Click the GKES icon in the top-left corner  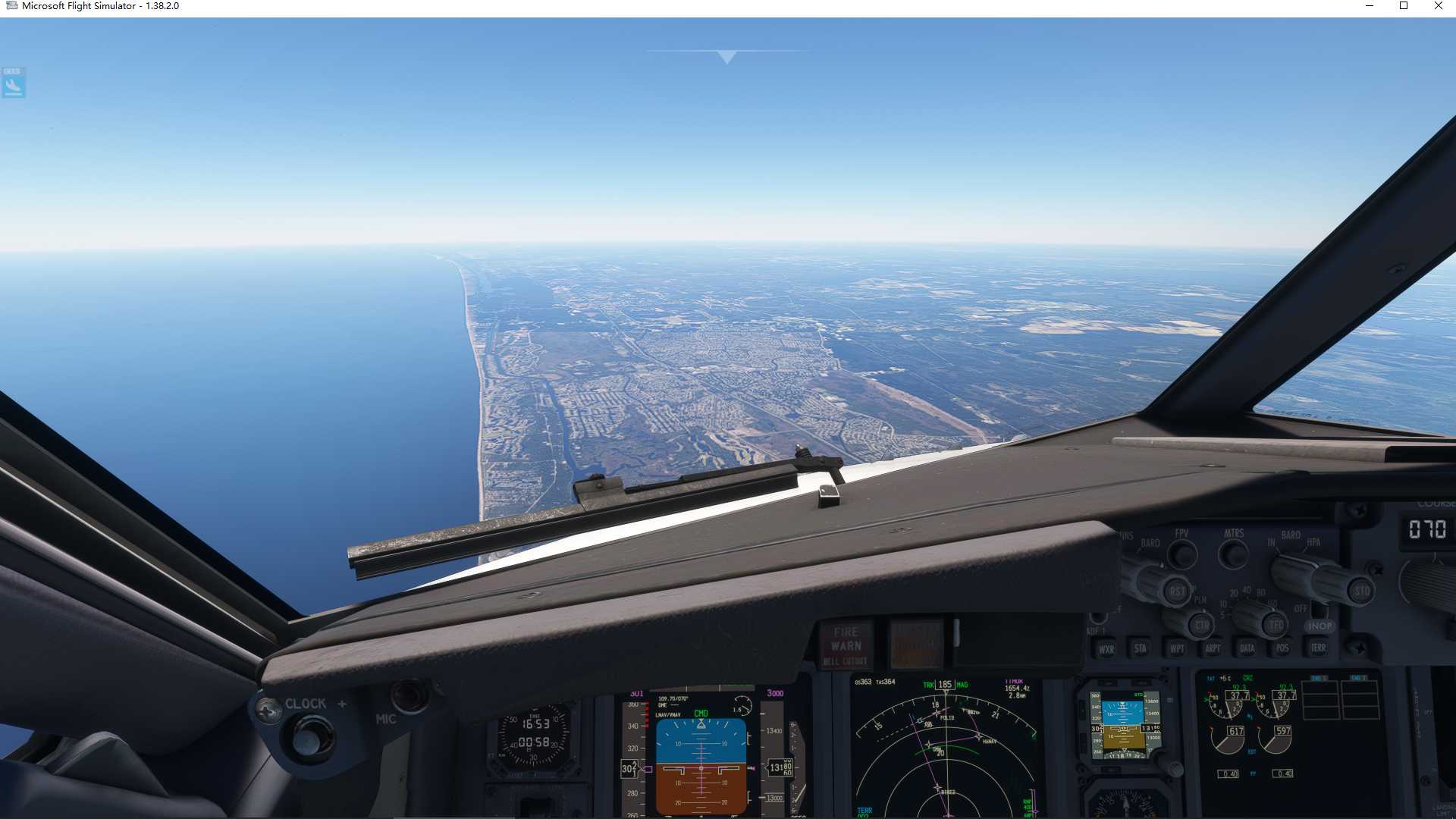point(11,82)
